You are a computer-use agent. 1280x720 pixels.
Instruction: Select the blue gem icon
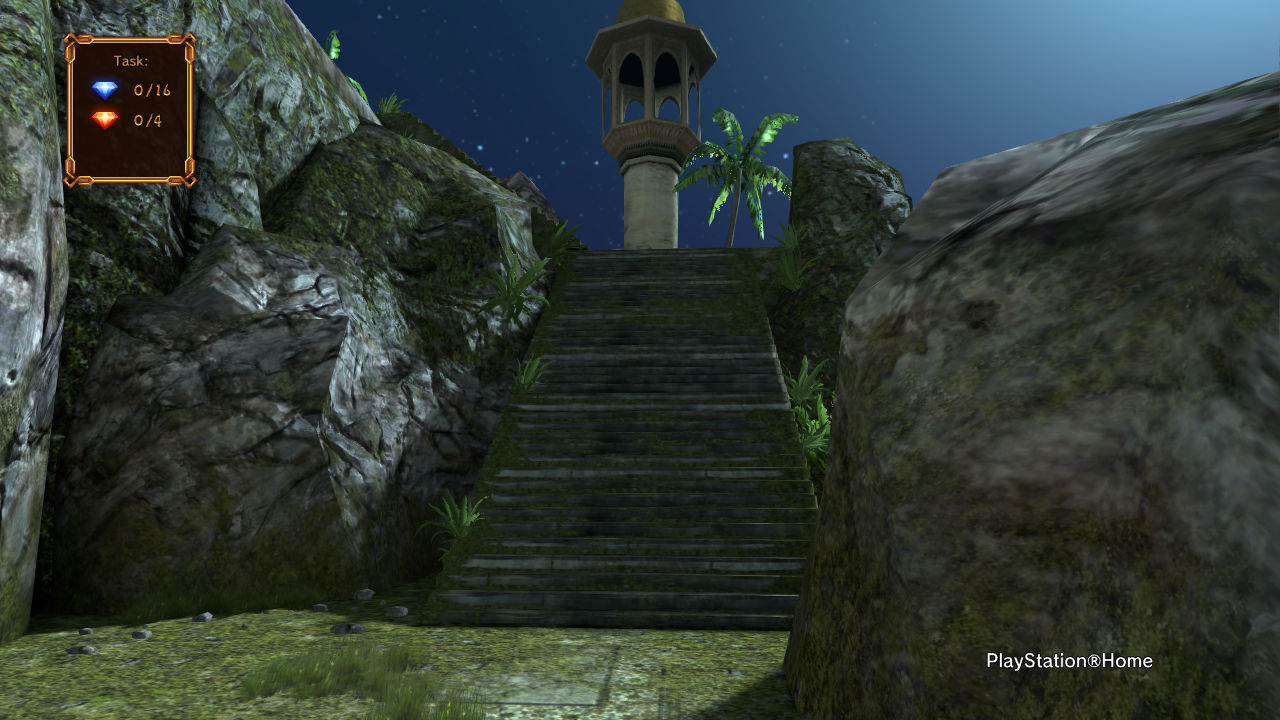[105, 90]
